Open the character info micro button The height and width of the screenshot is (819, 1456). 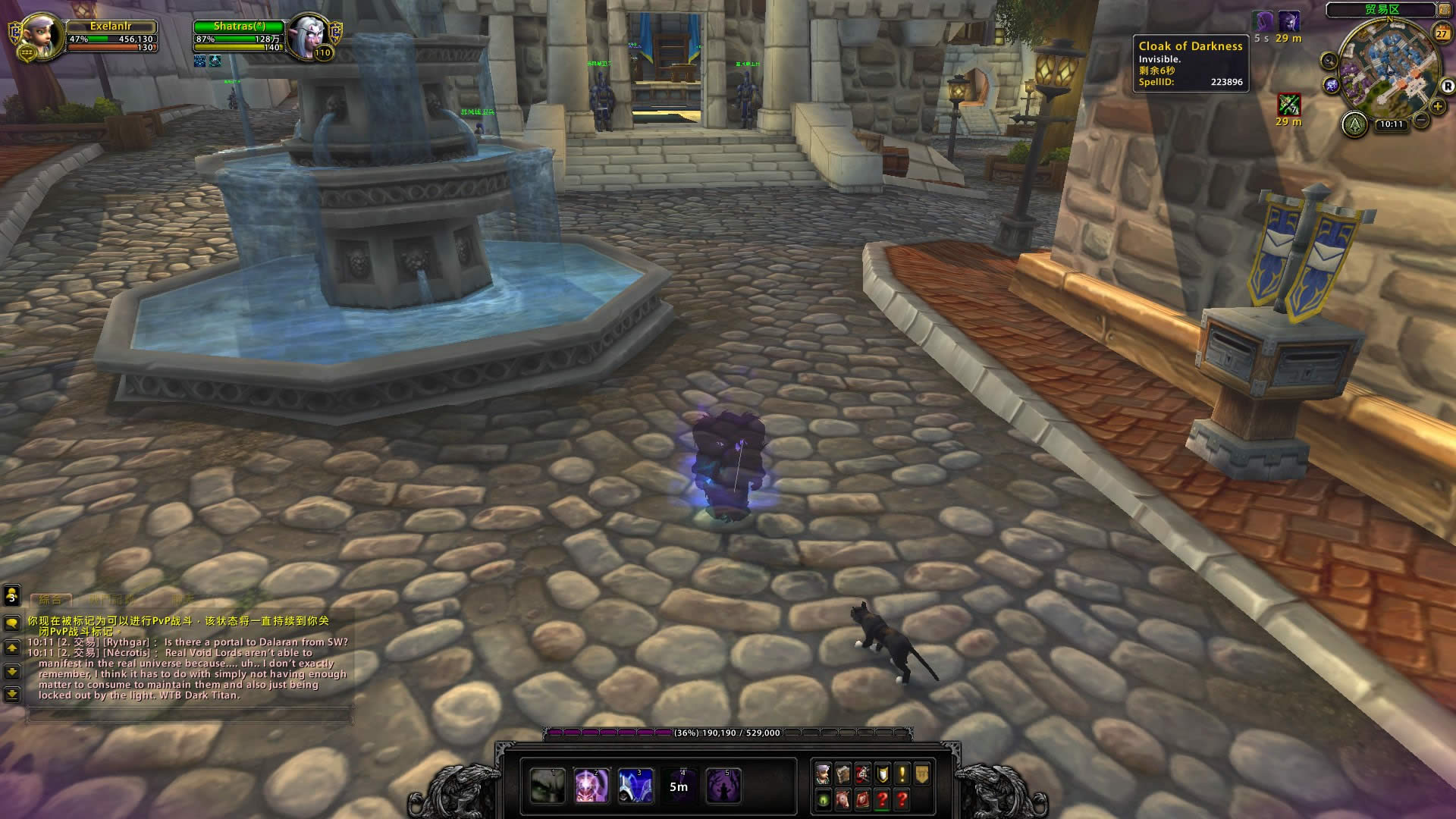(824, 773)
